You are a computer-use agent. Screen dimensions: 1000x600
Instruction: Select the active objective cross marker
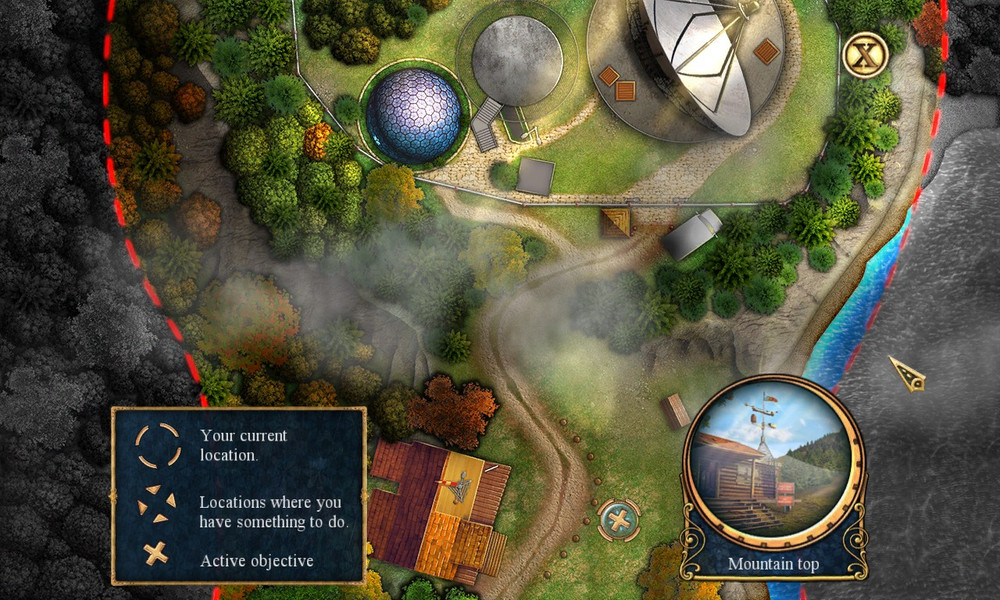tap(619, 520)
